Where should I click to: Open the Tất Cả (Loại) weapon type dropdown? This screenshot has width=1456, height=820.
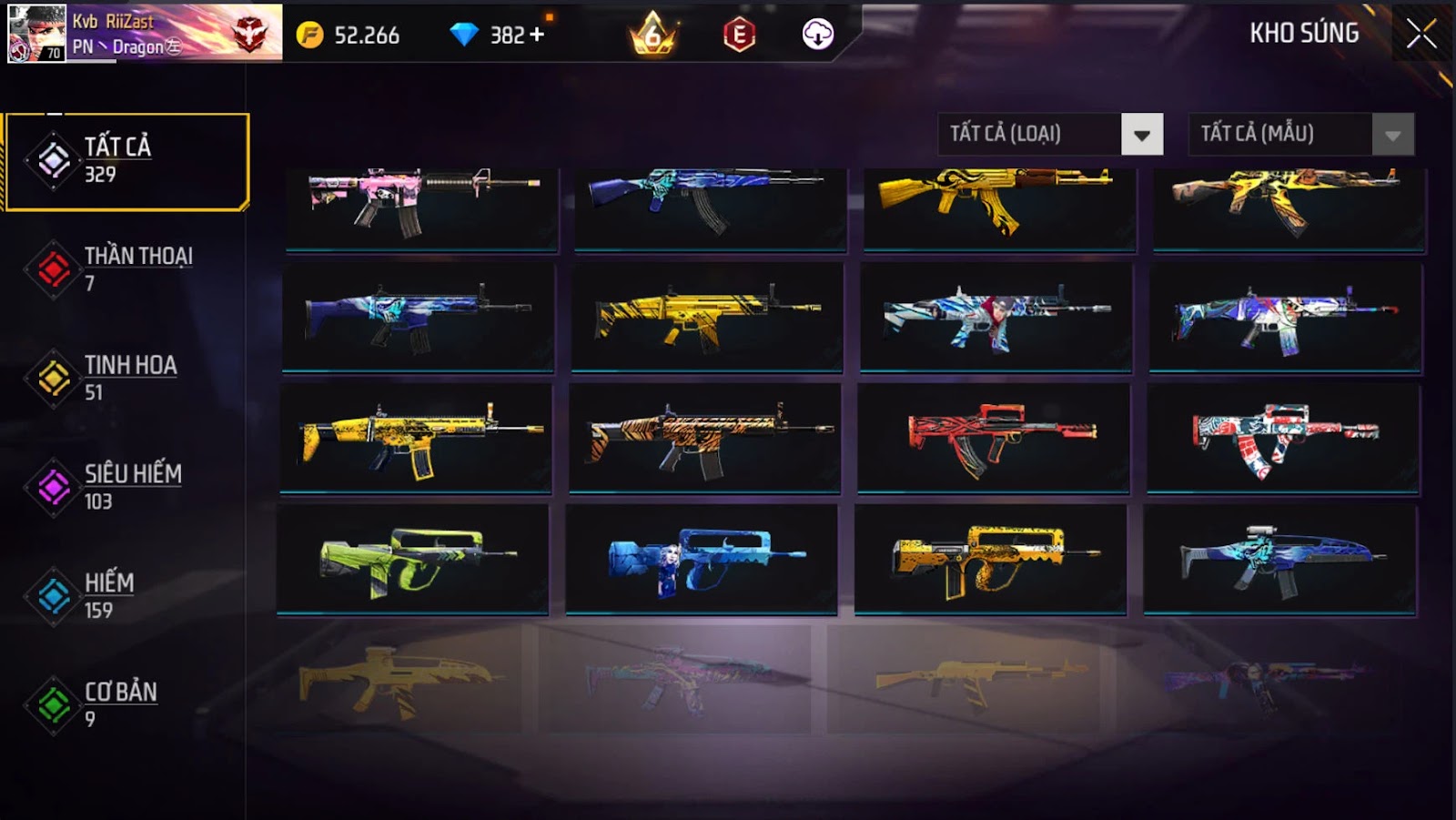pyautogui.click(x=1141, y=135)
